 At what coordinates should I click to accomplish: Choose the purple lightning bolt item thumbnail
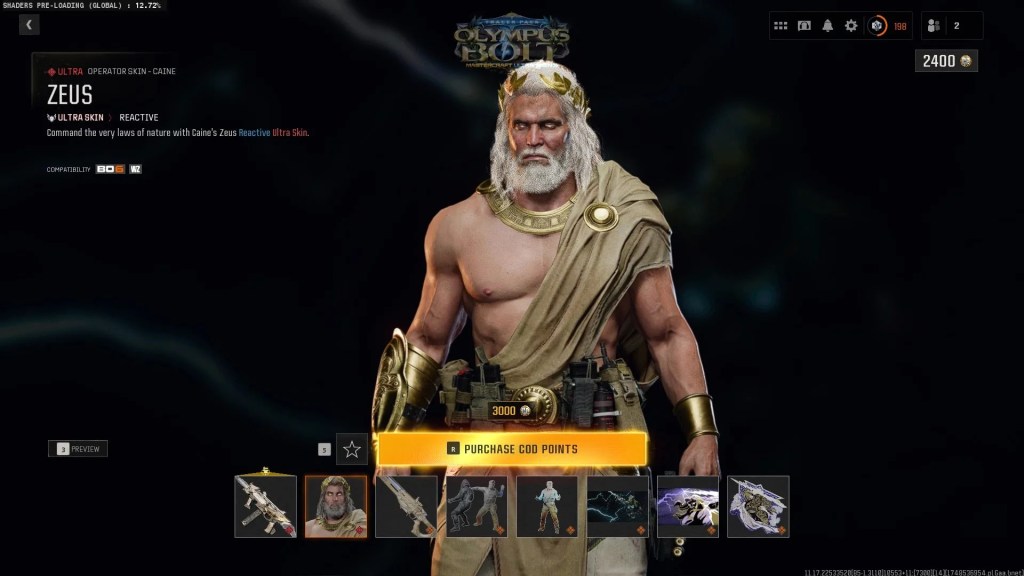pyautogui.click(x=688, y=506)
